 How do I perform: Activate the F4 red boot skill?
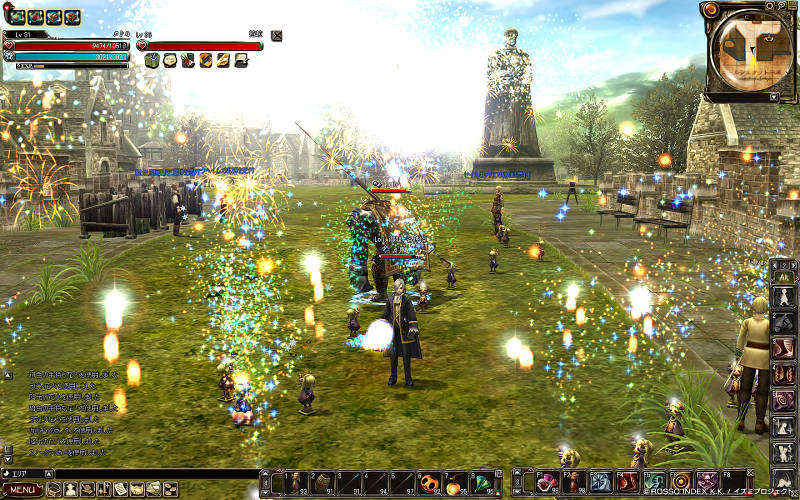click(x=628, y=482)
